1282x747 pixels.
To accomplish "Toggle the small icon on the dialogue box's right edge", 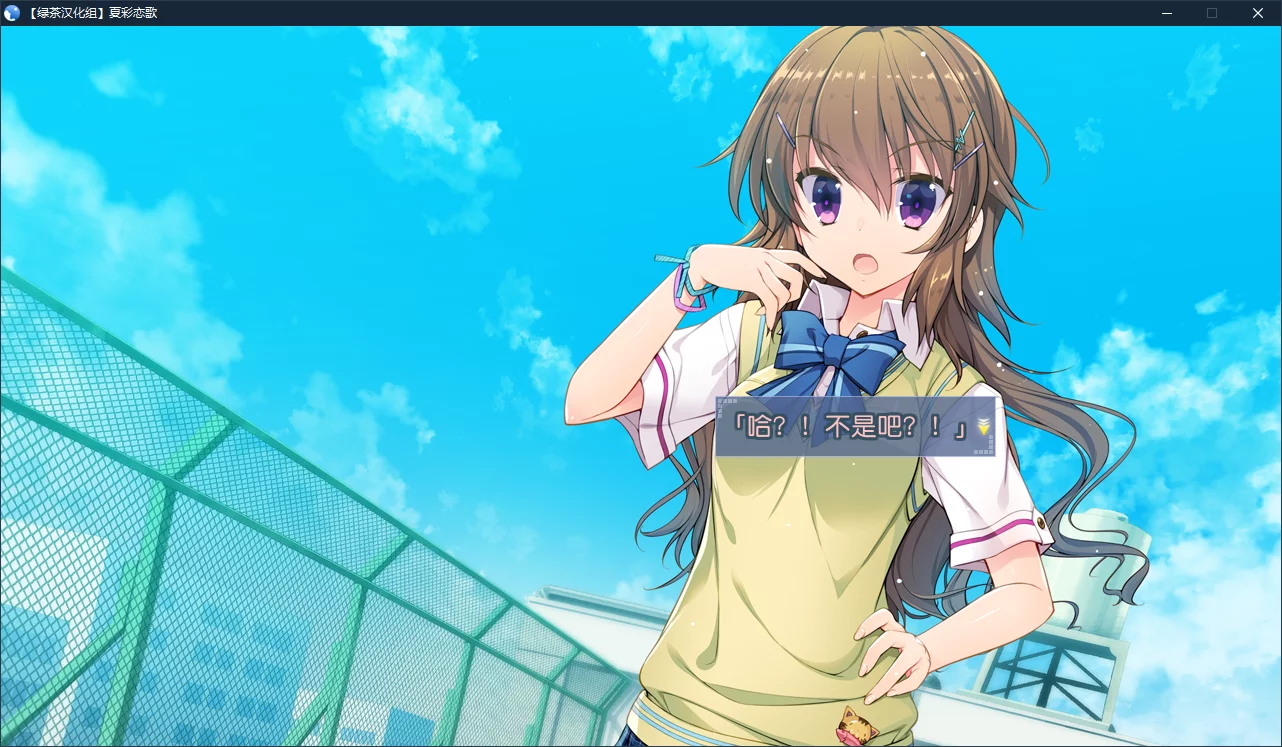I will (x=991, y=441).
